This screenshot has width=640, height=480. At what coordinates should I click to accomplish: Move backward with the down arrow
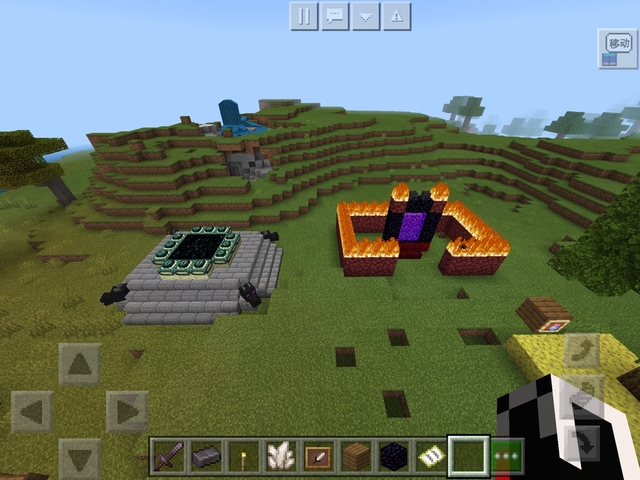point(80,458)
